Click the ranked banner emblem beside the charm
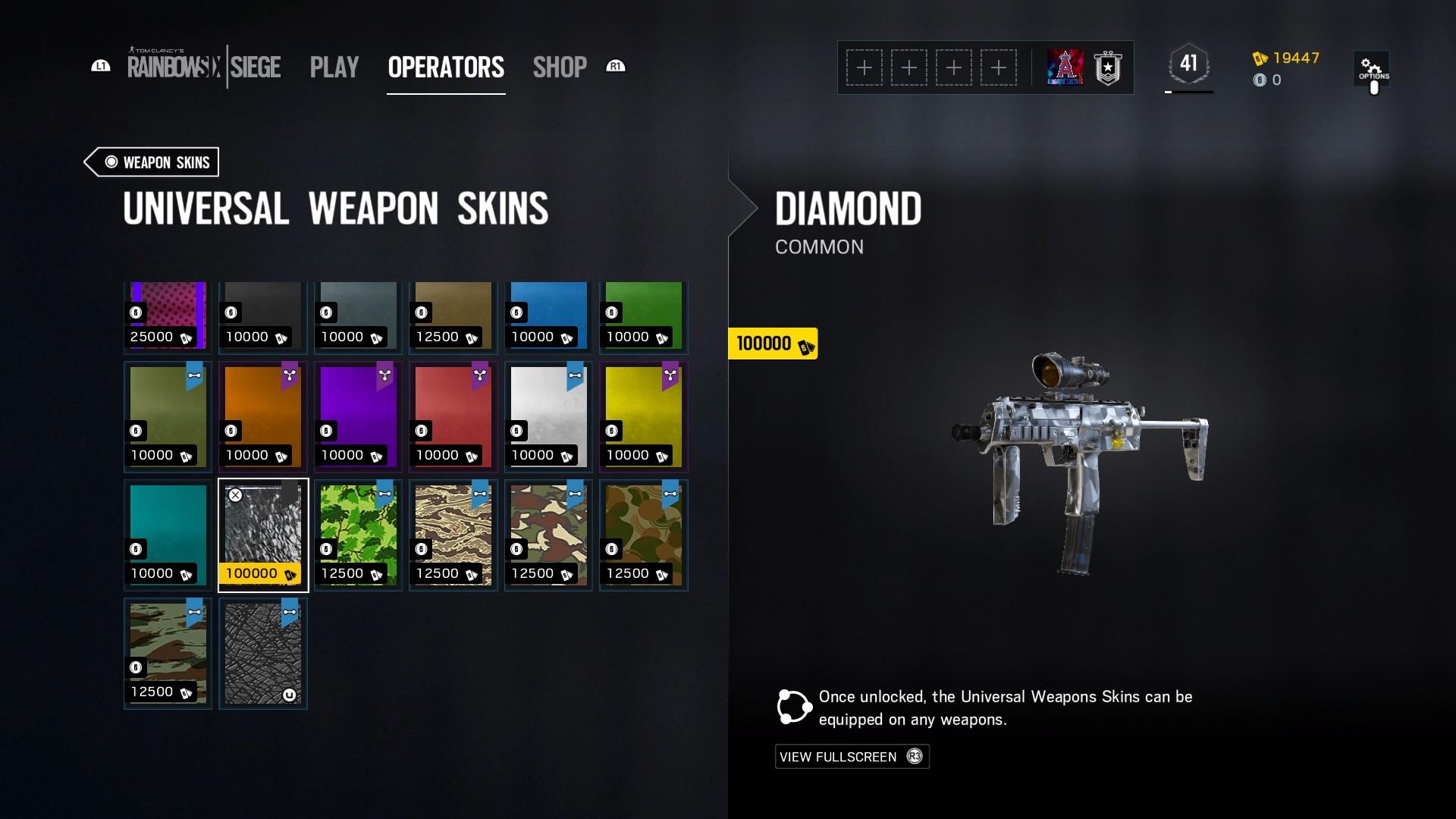Screen dimensions: 1456x819 pyautogui.click(x=1108, y=67)
